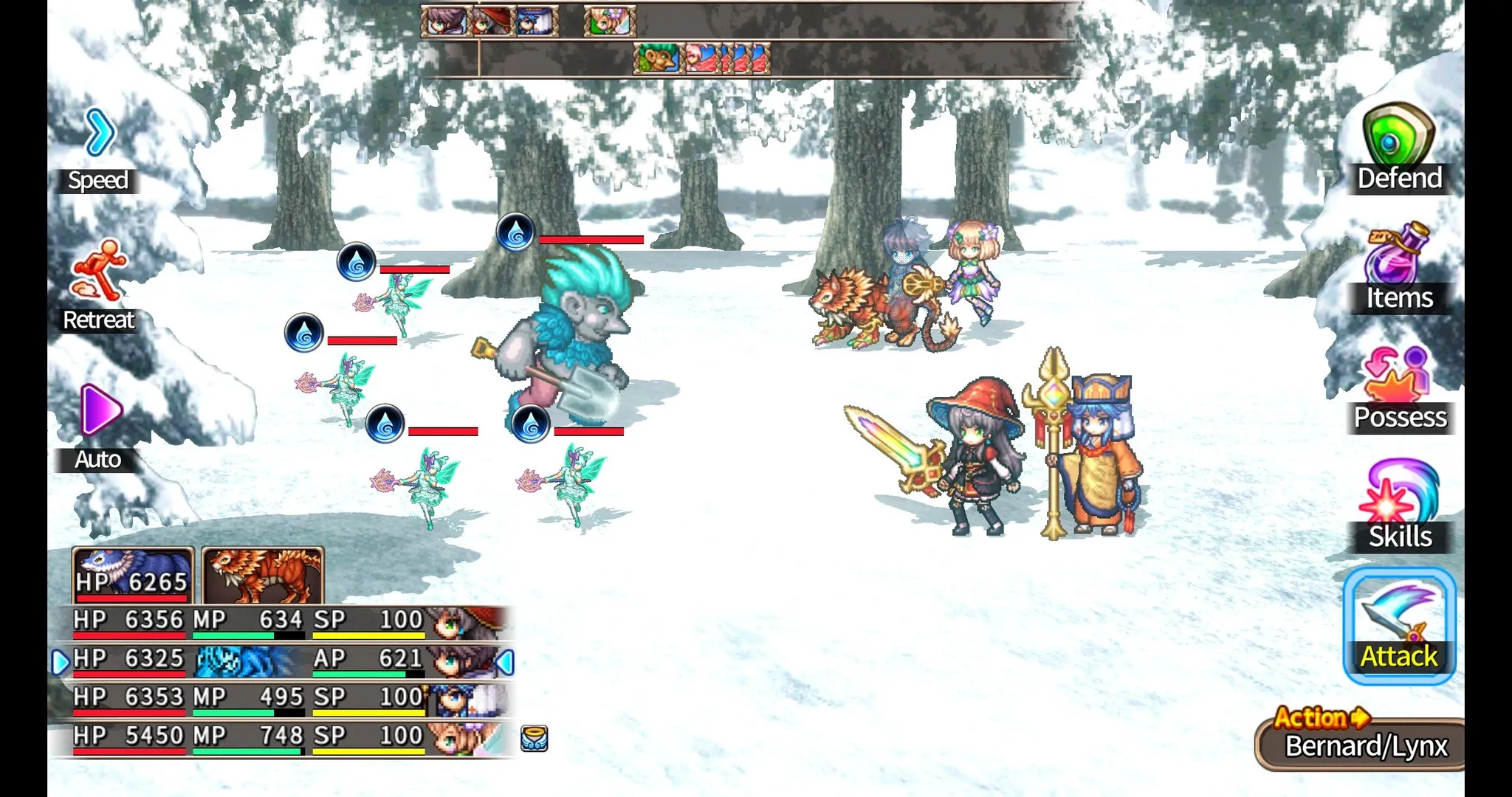This screenshot has height=797, width=1512.
Task: Enable Auto battle mode
Action: point(99,427)
